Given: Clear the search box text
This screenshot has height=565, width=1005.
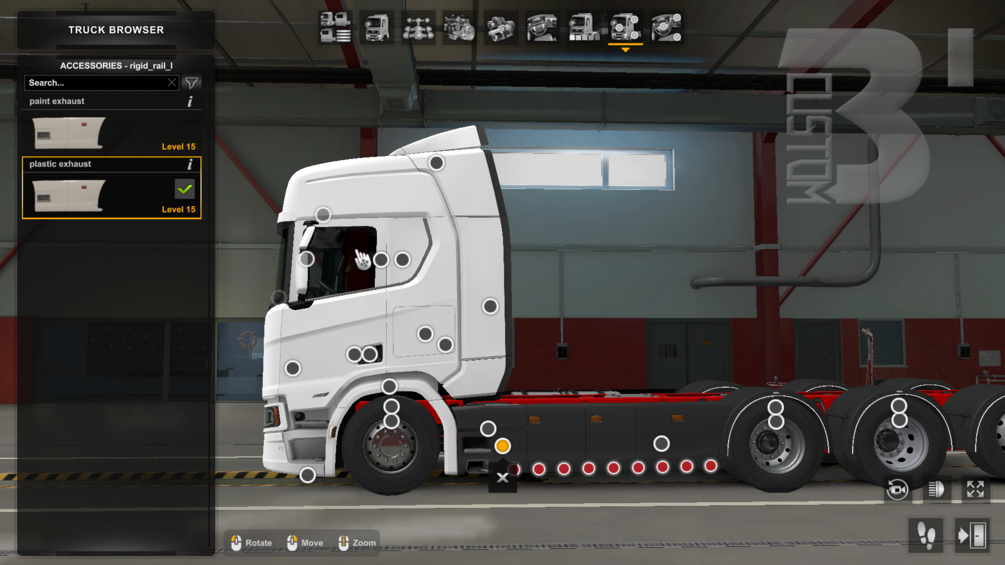Looking at the screenshot, I should point(172,83).
